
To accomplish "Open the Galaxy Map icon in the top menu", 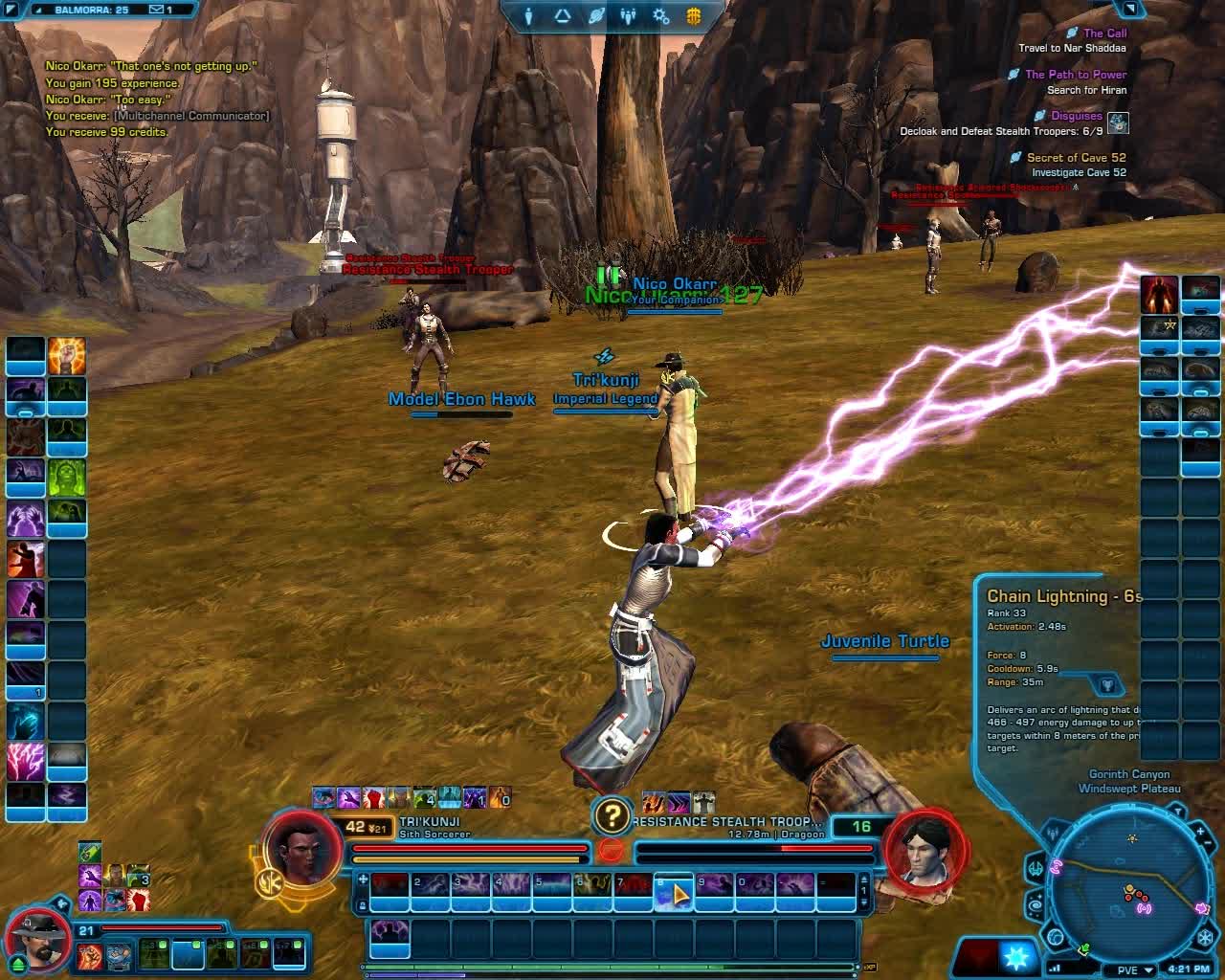I will click(596, 14).
